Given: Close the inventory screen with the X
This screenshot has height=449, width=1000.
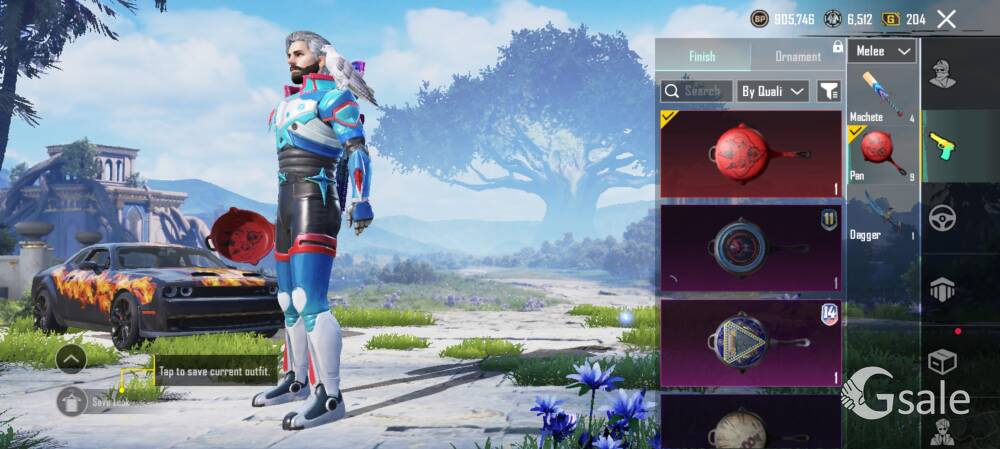Looking at the screenshot, I should coord(946,19).
